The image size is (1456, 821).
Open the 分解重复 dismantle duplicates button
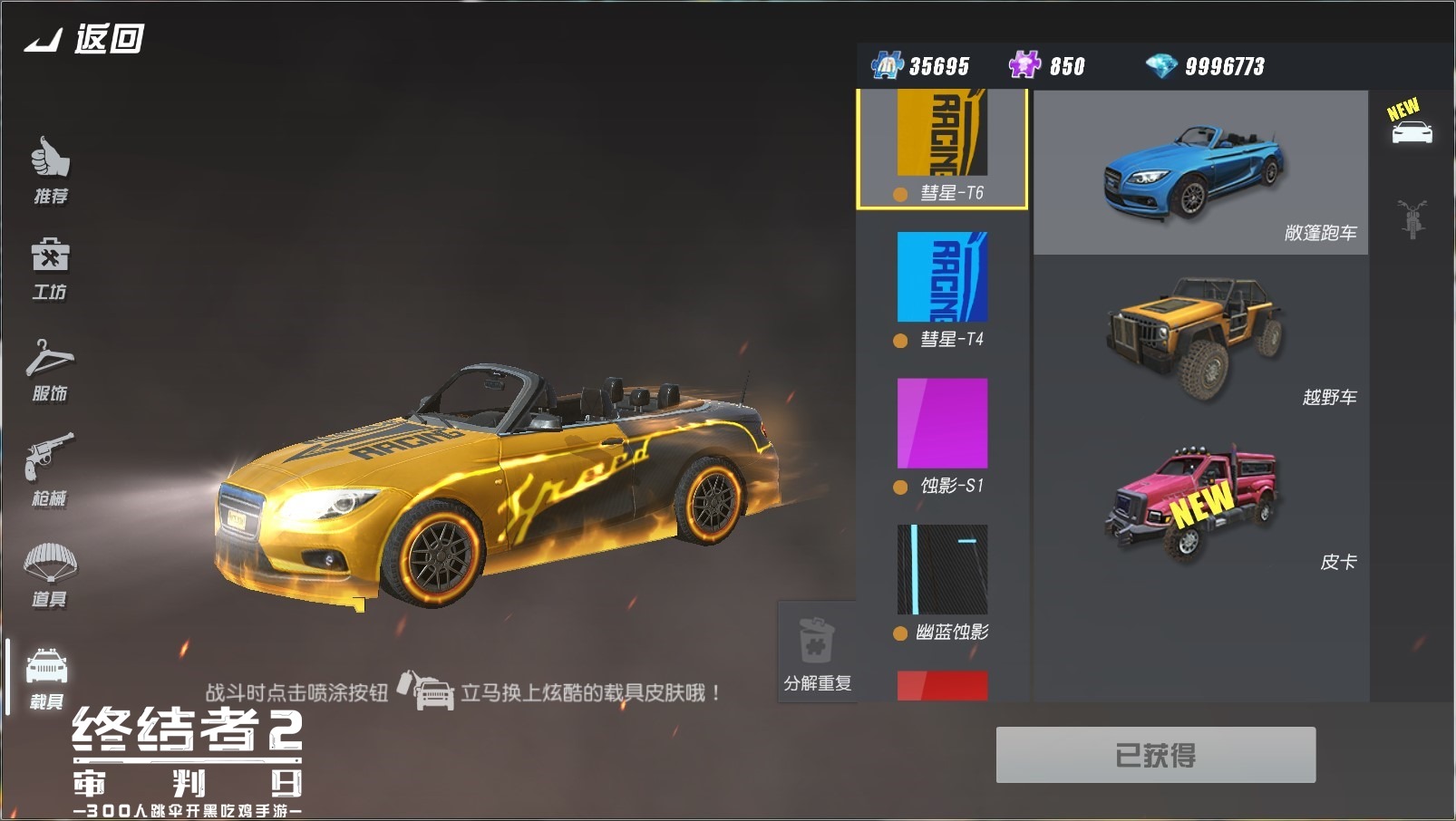pos(817,652)
